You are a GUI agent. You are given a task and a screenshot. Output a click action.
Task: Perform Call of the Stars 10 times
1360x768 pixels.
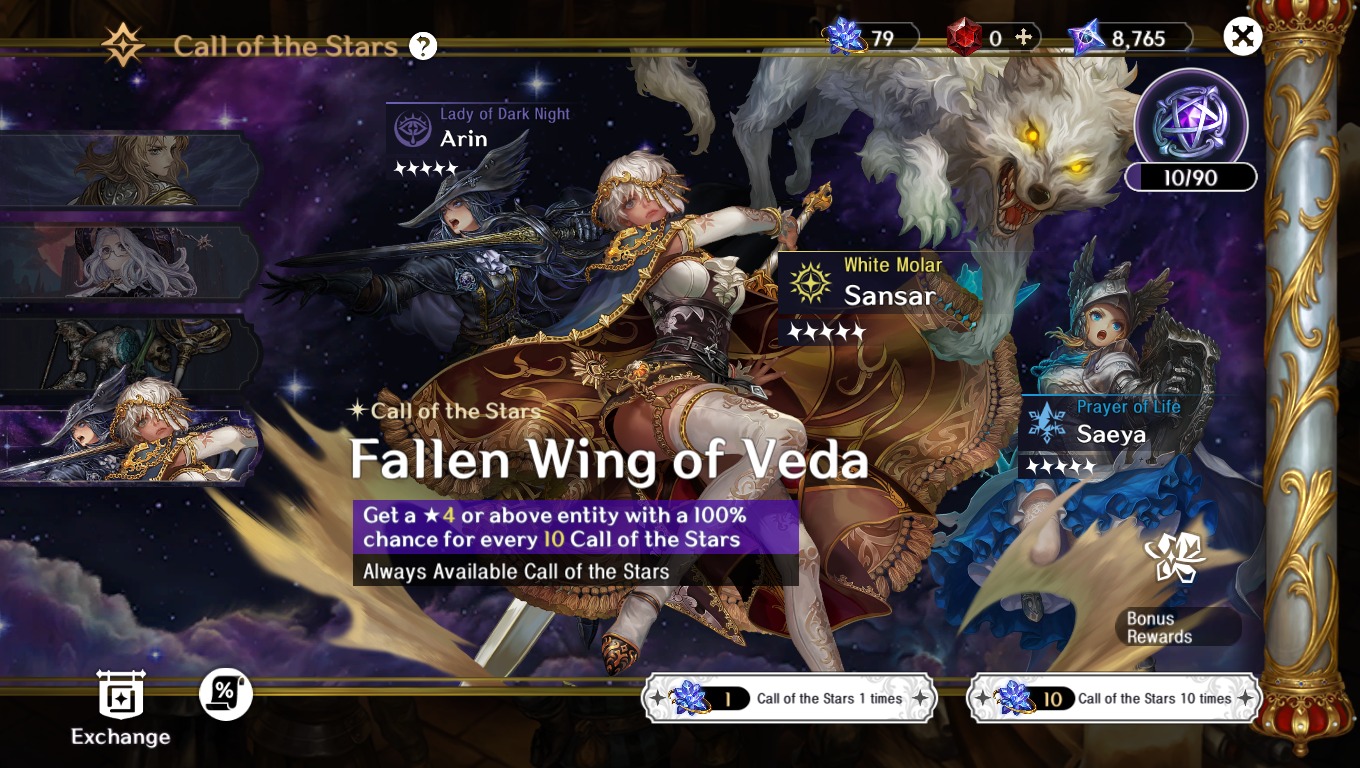click(x=1114, y=698)
